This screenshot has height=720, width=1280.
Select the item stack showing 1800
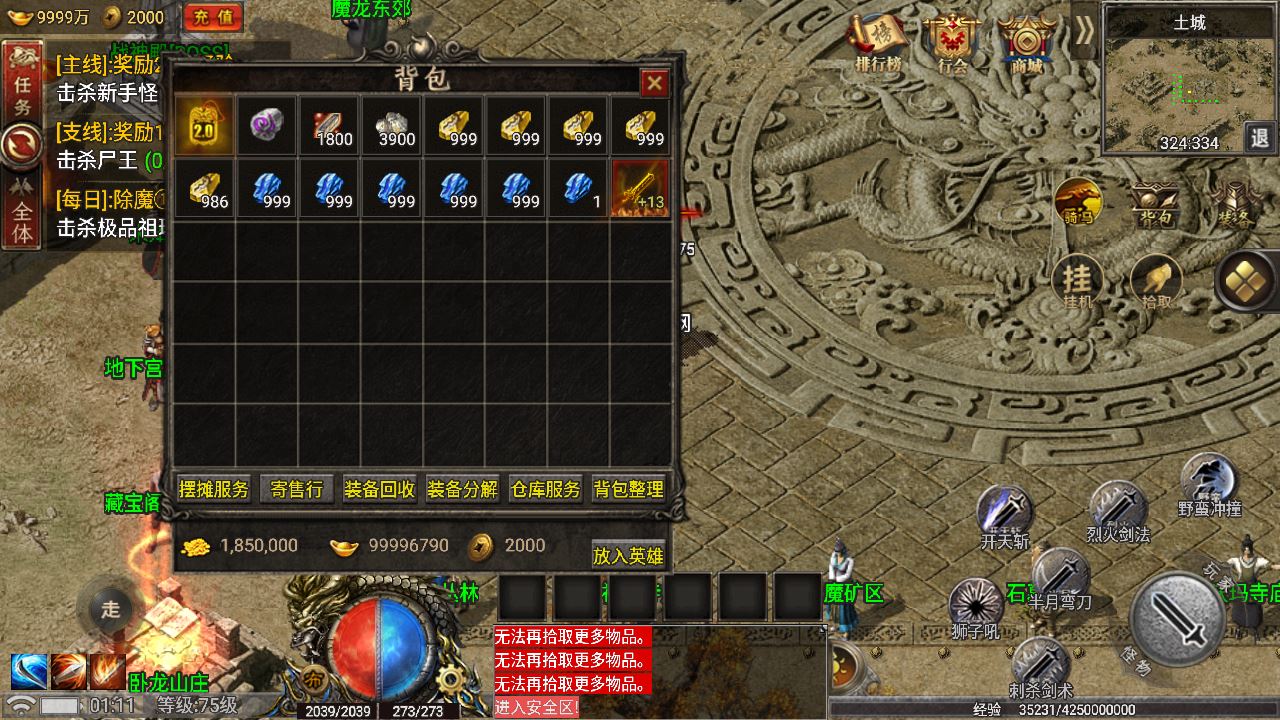(x=329, y=126)
